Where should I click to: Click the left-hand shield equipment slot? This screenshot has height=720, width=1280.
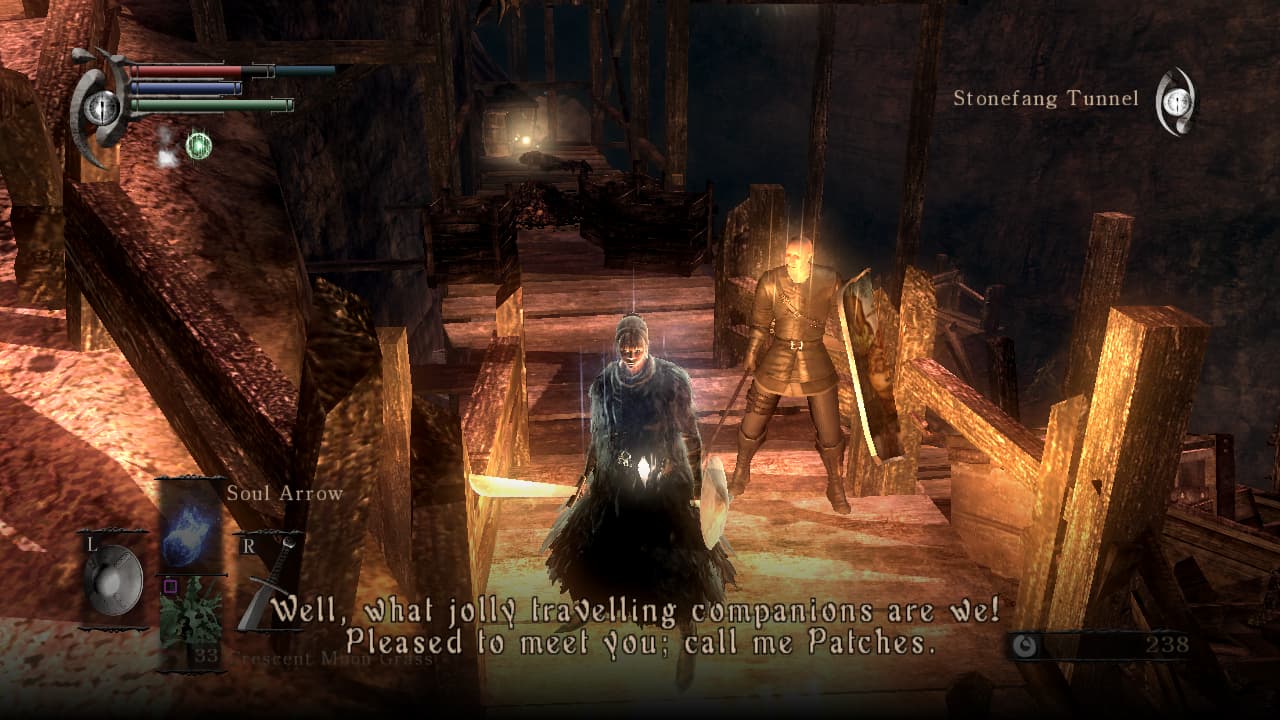112,580
